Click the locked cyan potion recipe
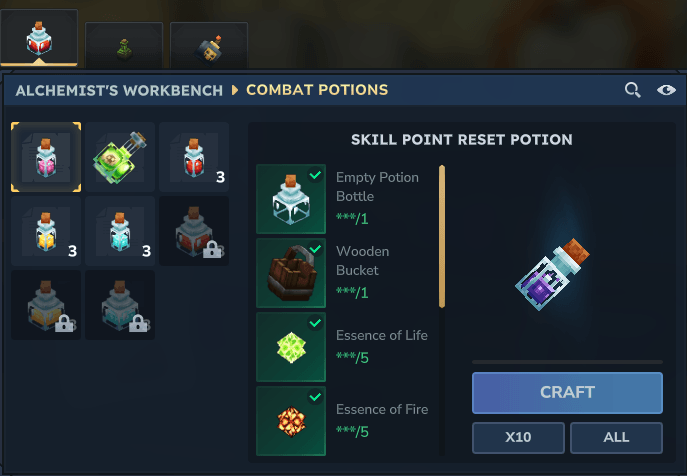This screenshot has height=476, width=687. tap(120, 305)
